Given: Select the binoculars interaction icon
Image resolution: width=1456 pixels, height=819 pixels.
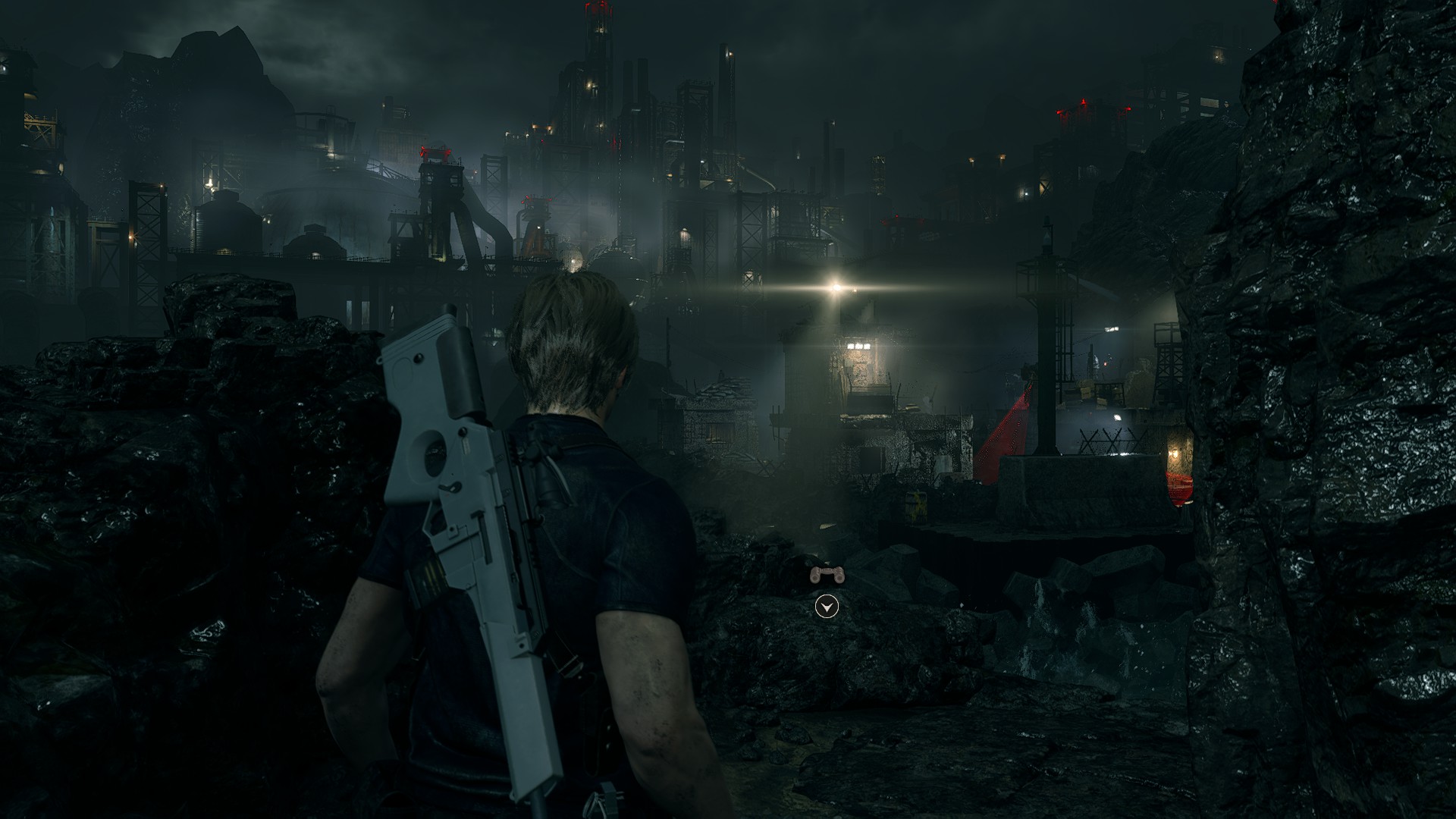Looking at the screenshot, I should (x=826, y=576).
